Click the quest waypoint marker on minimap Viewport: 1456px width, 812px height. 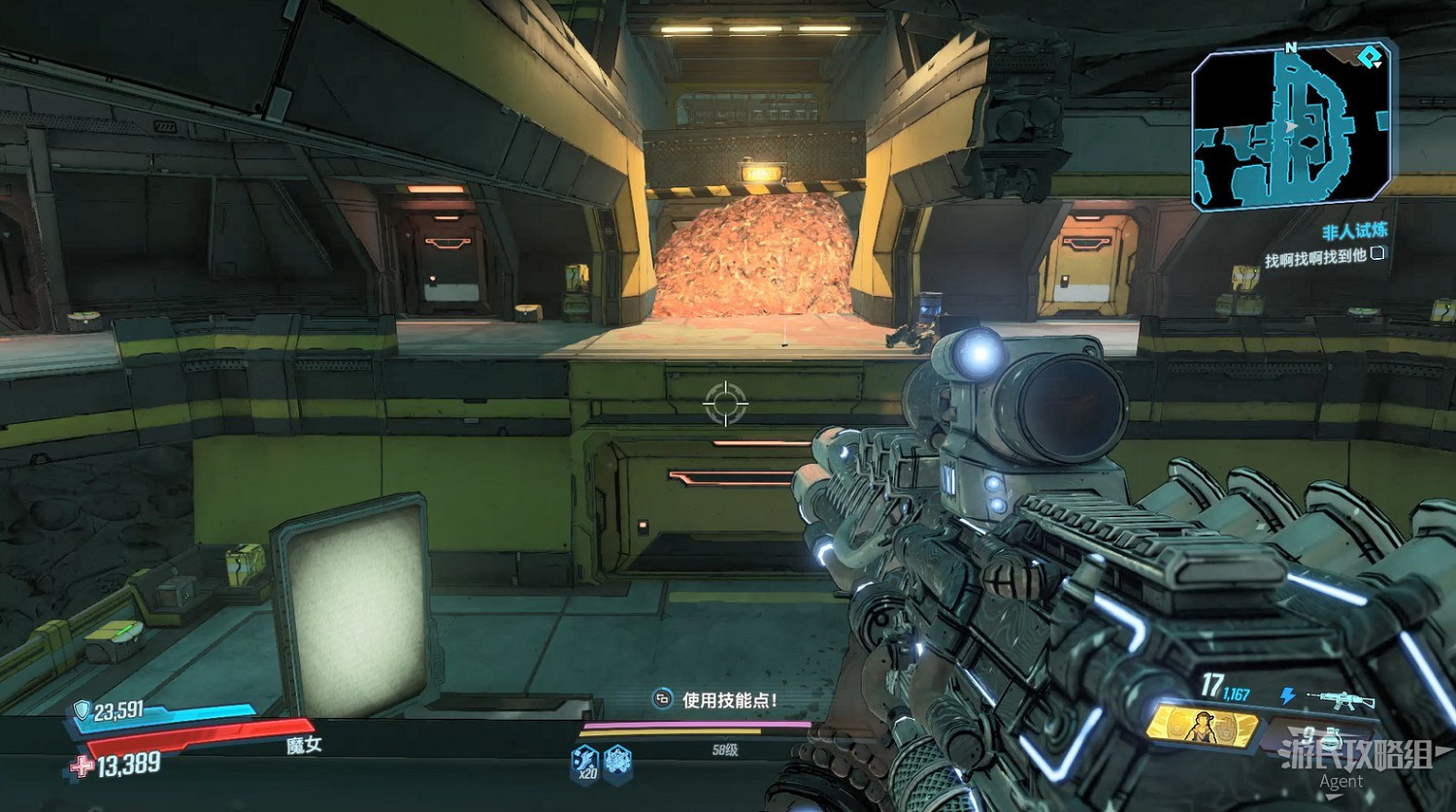click(1370, 58)
